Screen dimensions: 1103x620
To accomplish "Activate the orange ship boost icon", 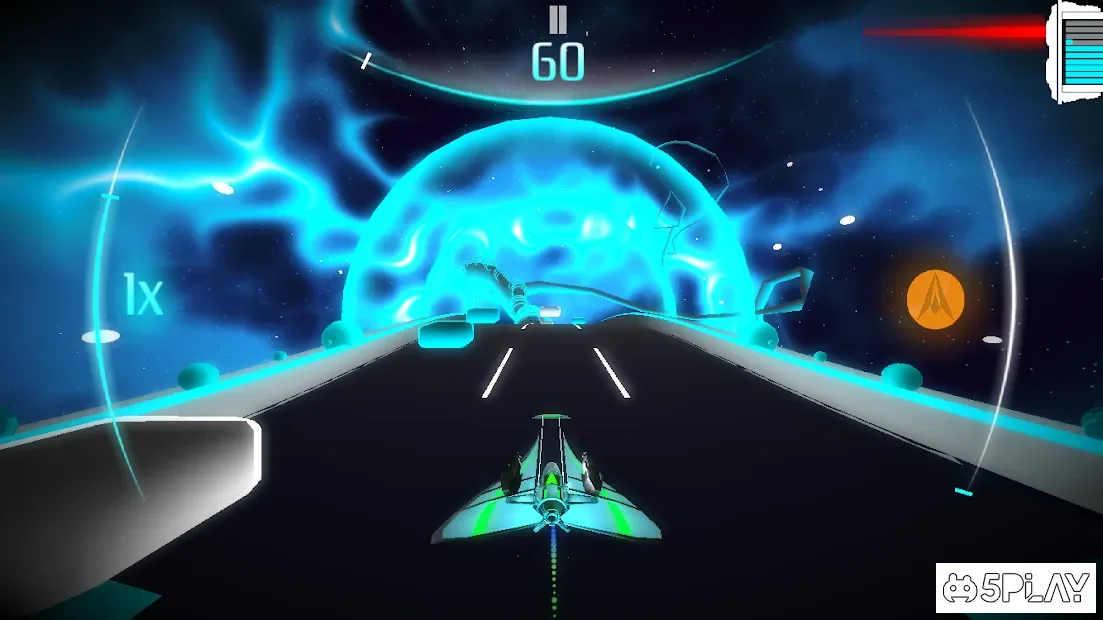I will tap(935, 299).
